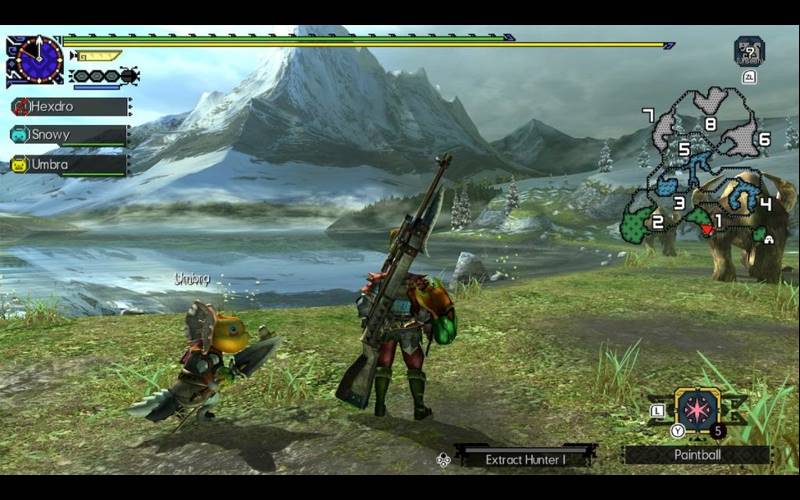
Task: Select zone 4 on the minimap
Action: (764, 203)
